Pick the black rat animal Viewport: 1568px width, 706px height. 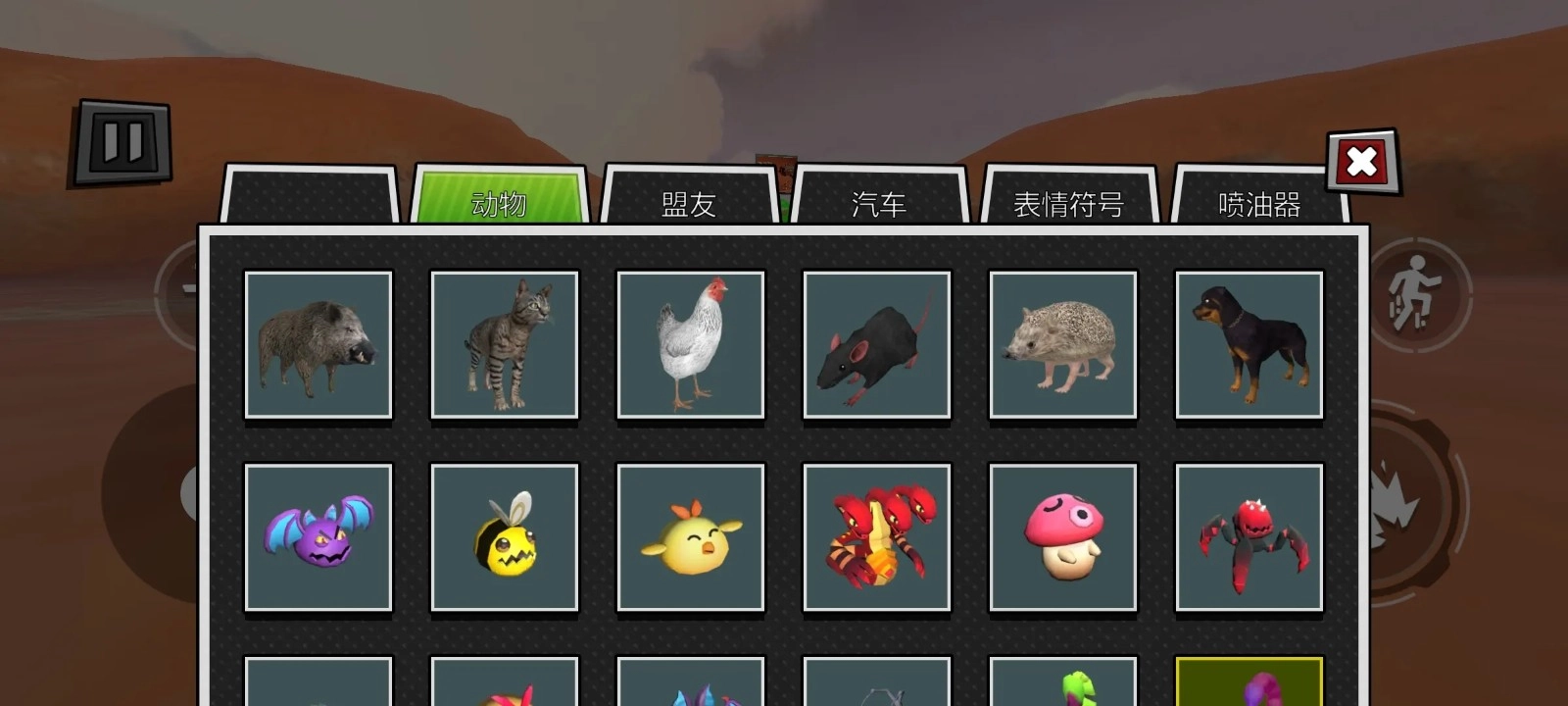875,345
